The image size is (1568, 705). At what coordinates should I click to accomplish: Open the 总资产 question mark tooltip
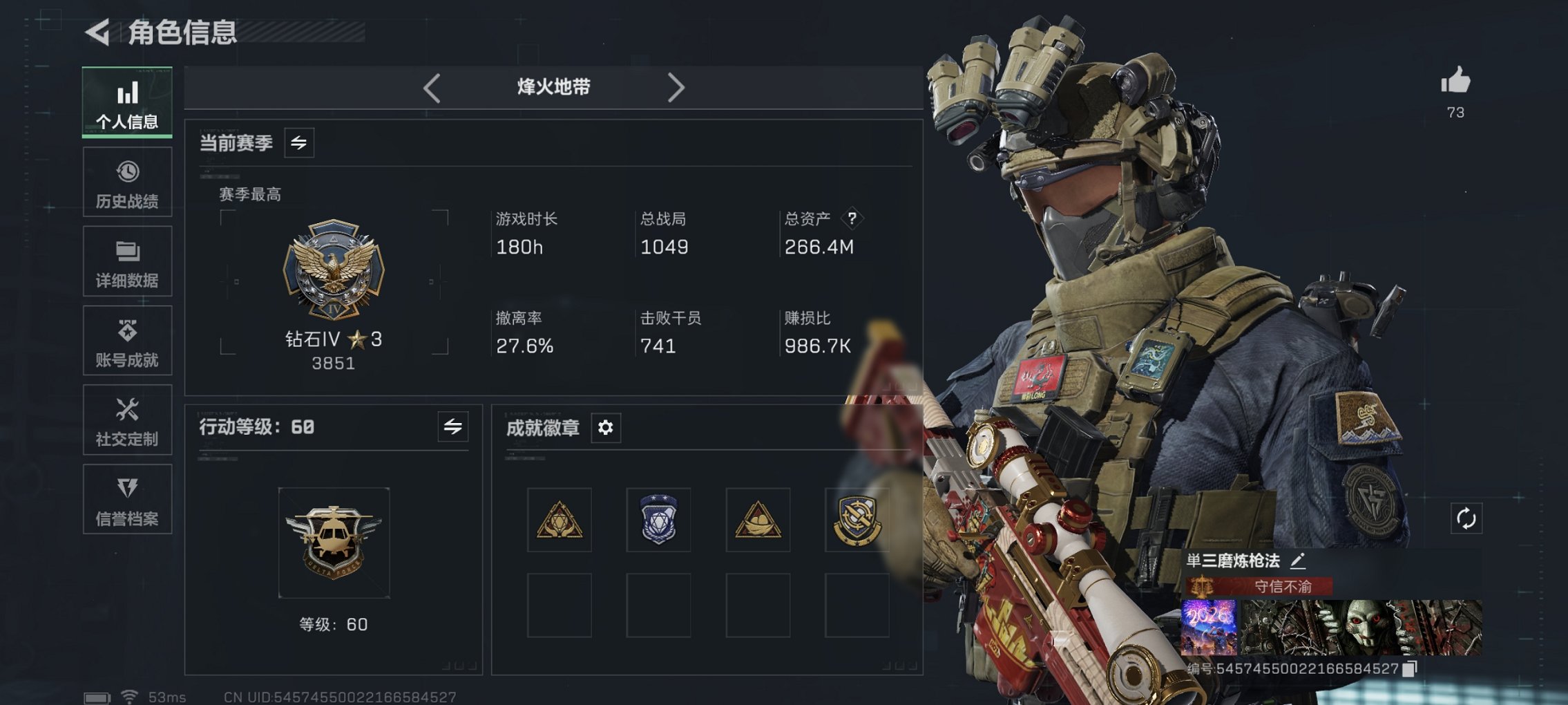(x=852, y=219)
